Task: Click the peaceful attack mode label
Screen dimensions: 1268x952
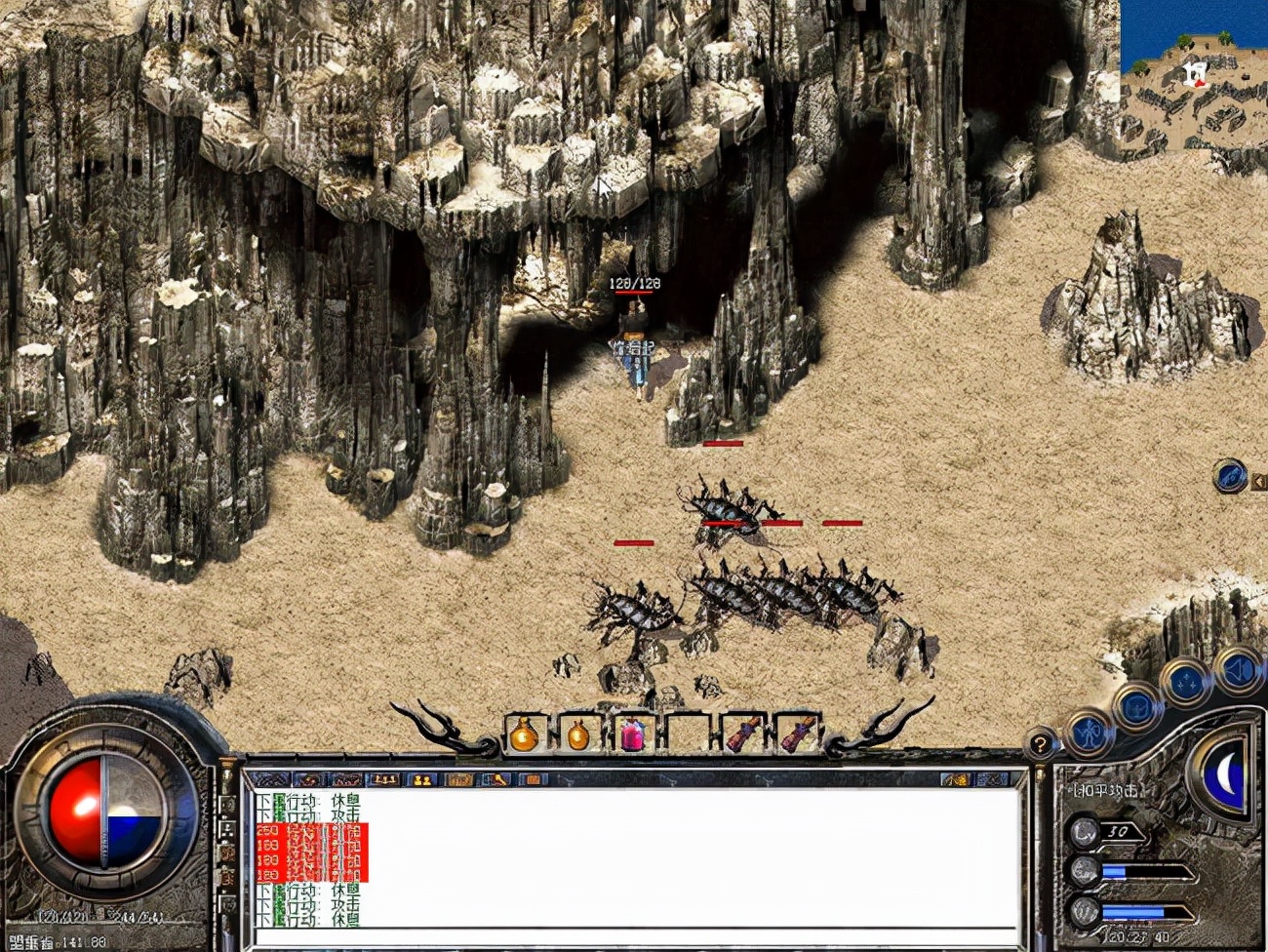Action: tap(1105, 791)
